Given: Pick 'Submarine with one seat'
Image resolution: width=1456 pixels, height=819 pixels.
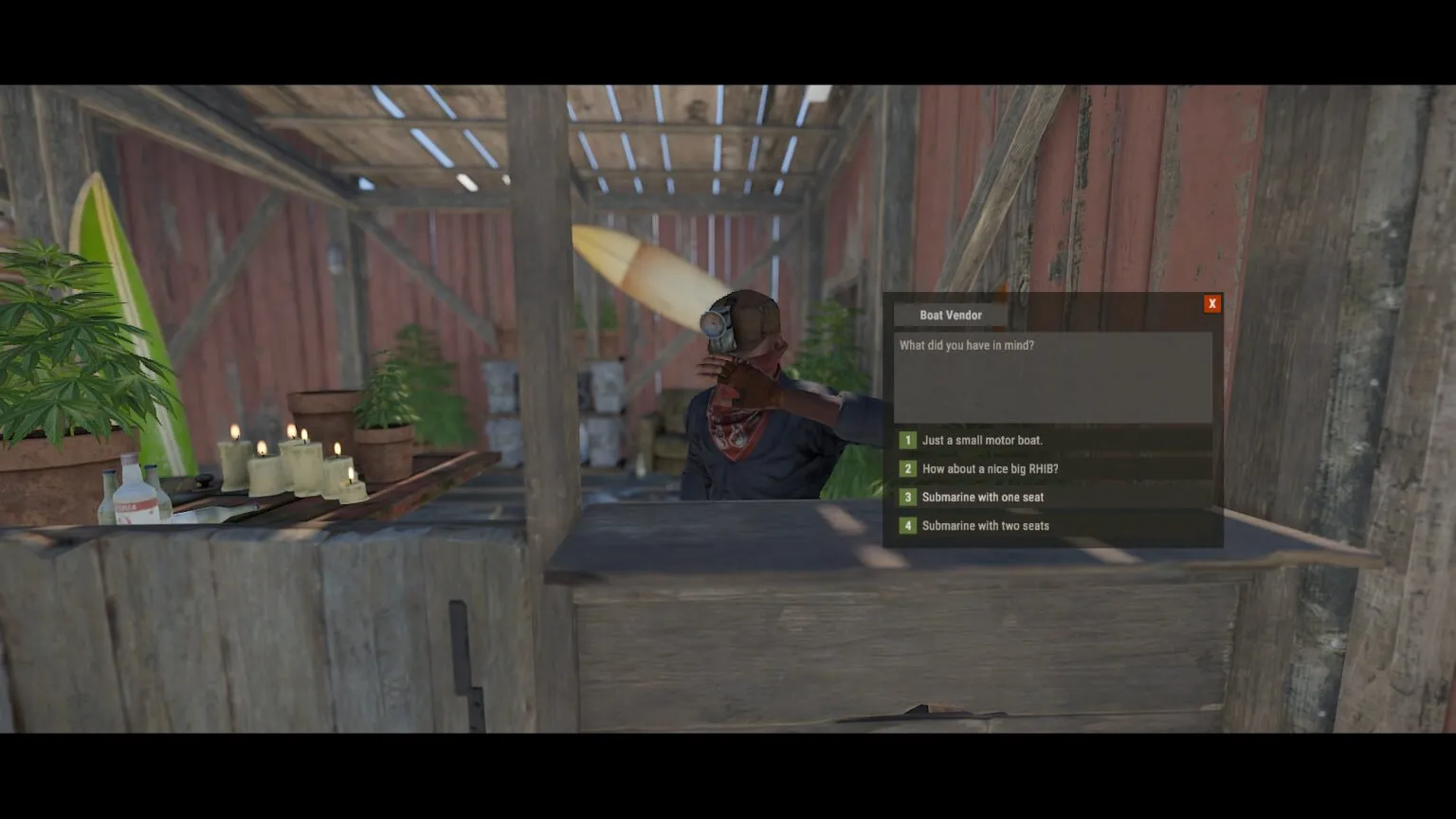Looking at the screenshot, I should click(982, 497).
